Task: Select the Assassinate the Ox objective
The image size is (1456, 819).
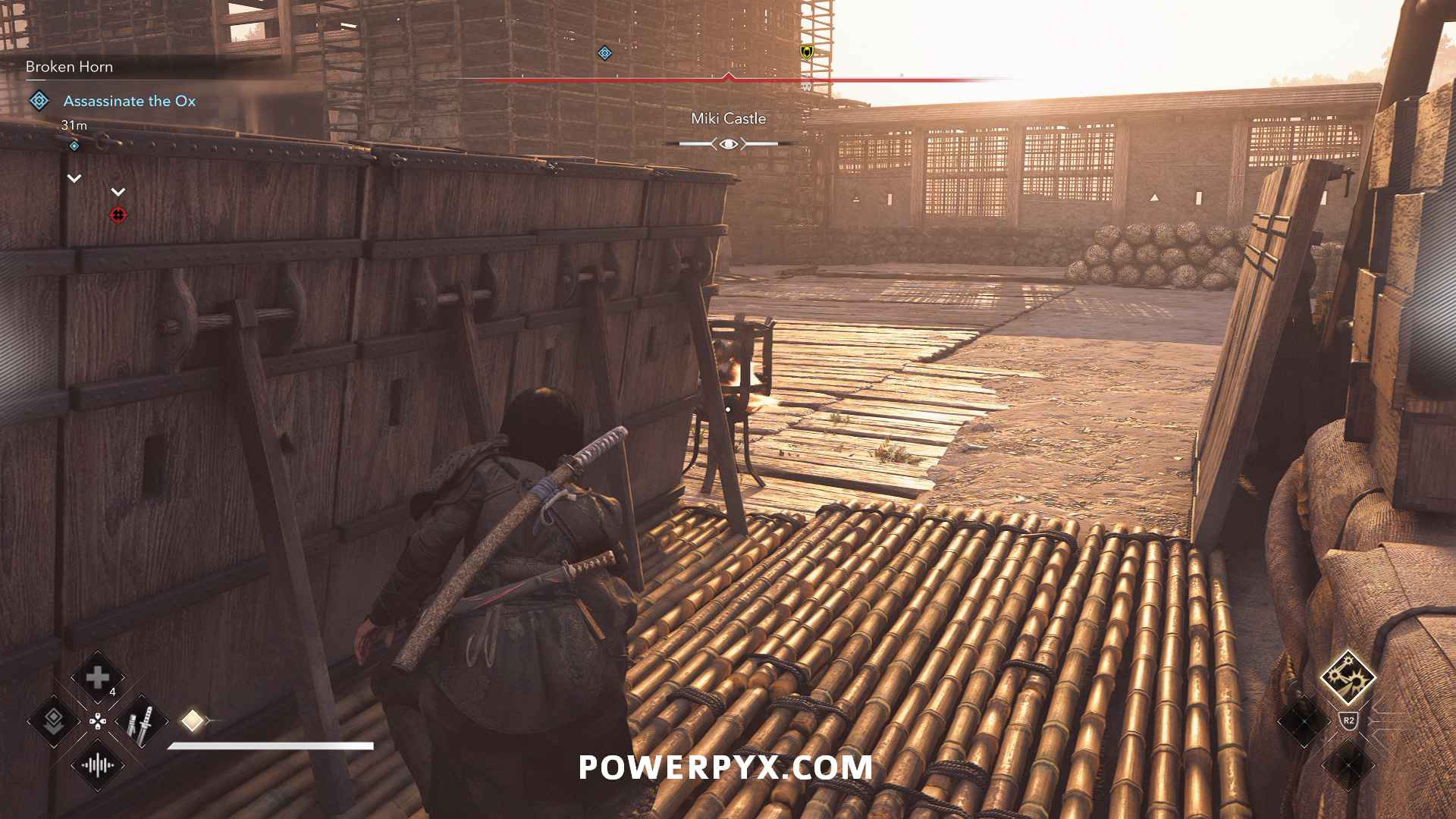Action: click(x=129, y=101)
